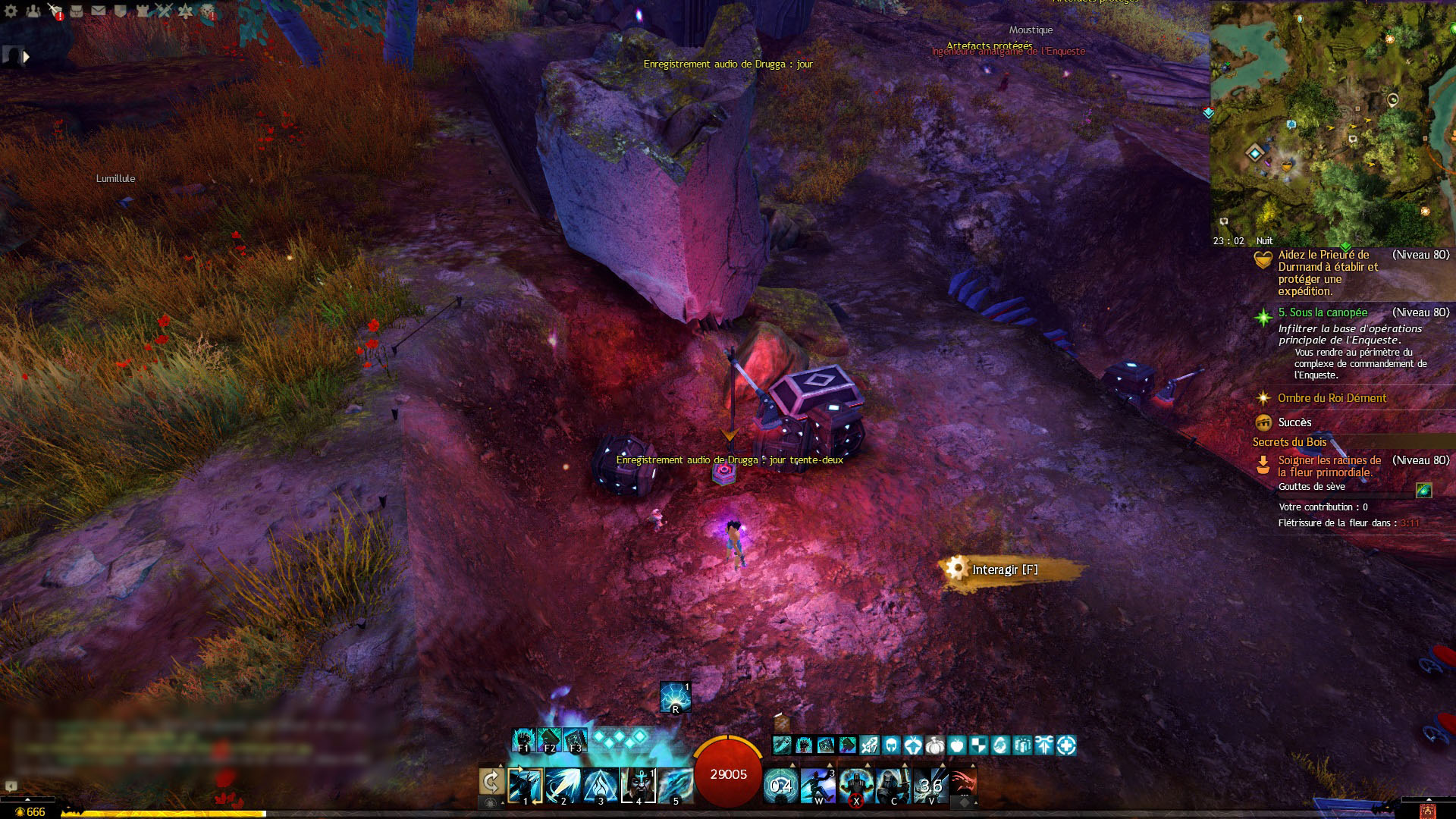Image resolution: width=1456 pixels, height=819 pixels.
Task: Open the inventory bag icon
Action: click(x=77, y=11)
